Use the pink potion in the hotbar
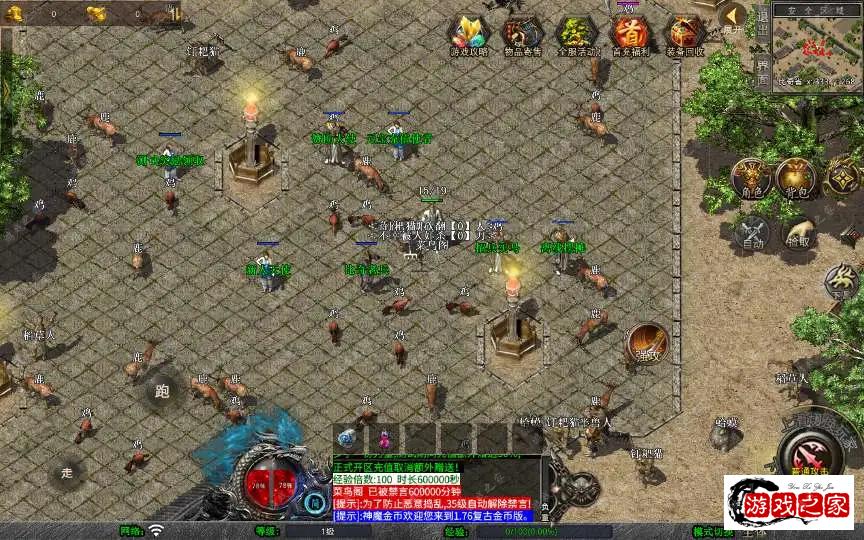 click(383, 438)
